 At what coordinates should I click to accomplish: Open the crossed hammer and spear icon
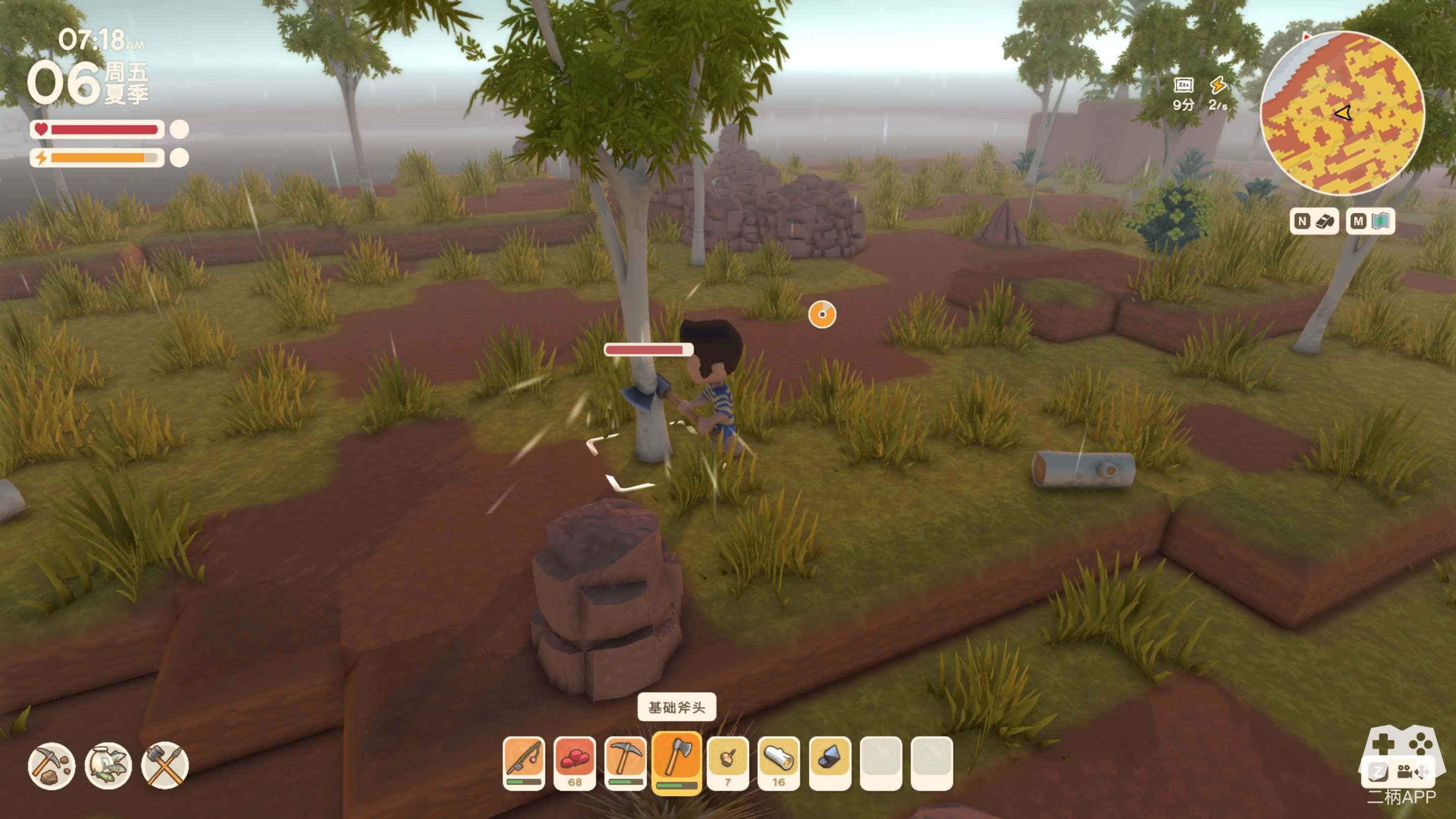point(164,766)
